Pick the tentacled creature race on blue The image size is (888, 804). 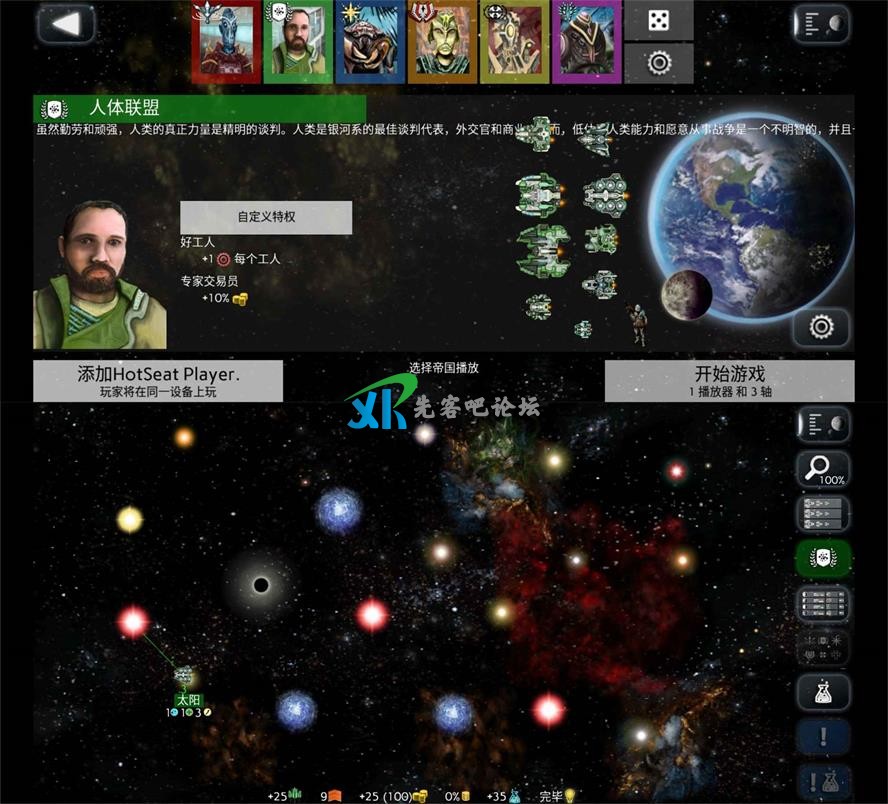pos(370,42)
